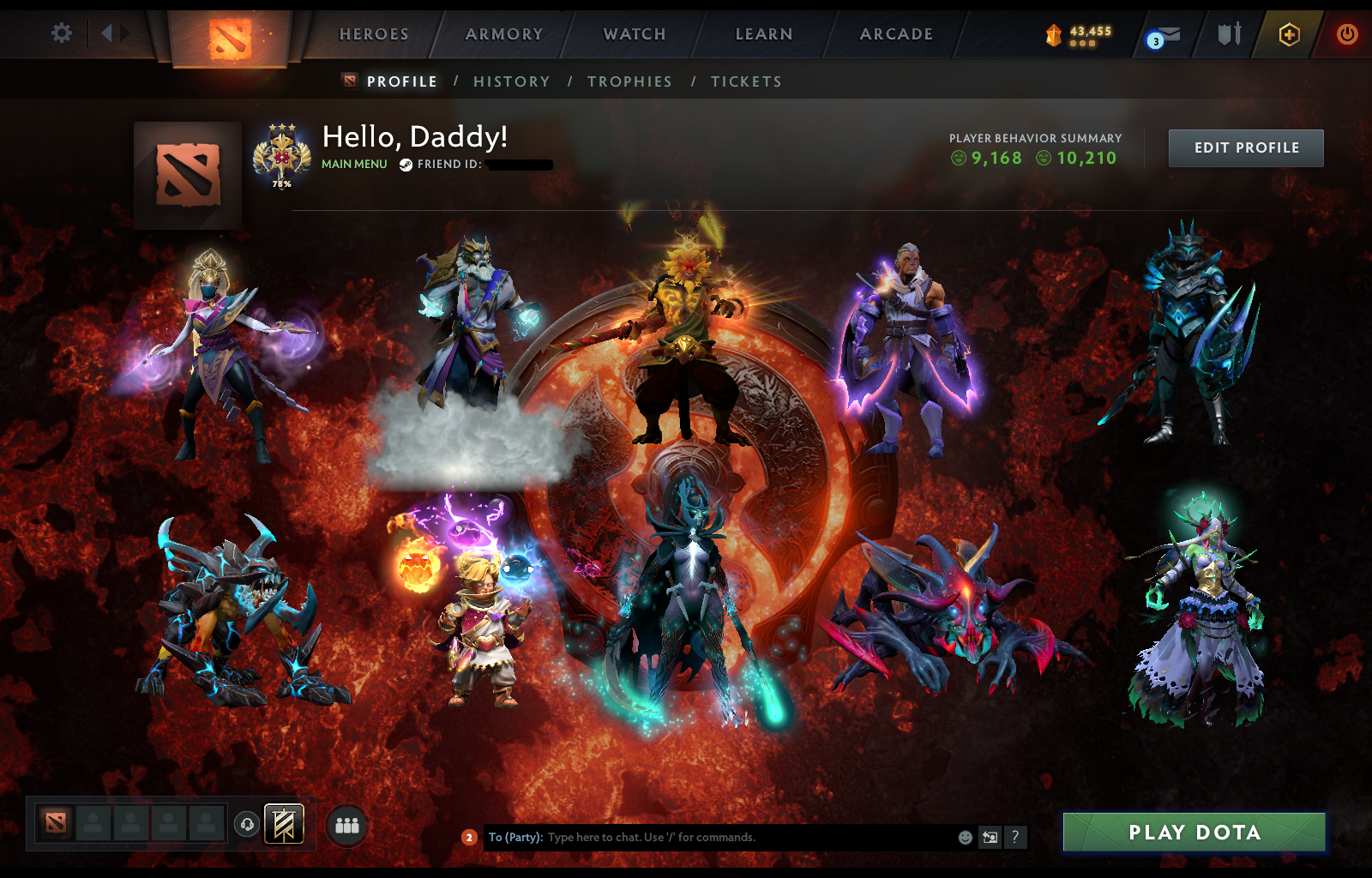Image resolution: width=1372 pixels, height=878 pixels.
Task: Switch chat channel using the 2 badge
Action: [x=469, y=838]
